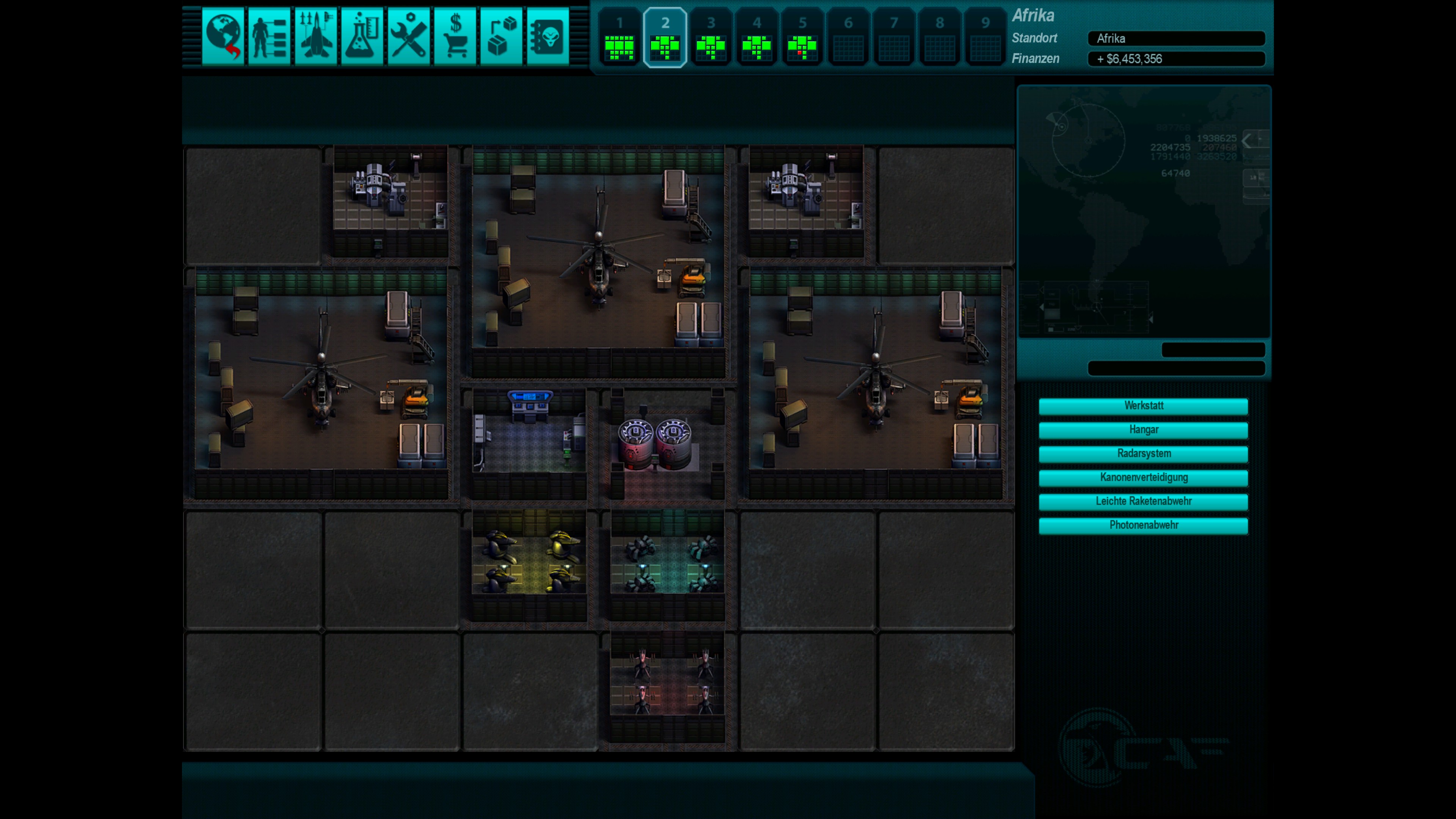This screenshot has height=819, width=1456.
Task: Open the shopping cart purchase screen
Action: click(455, 37)
